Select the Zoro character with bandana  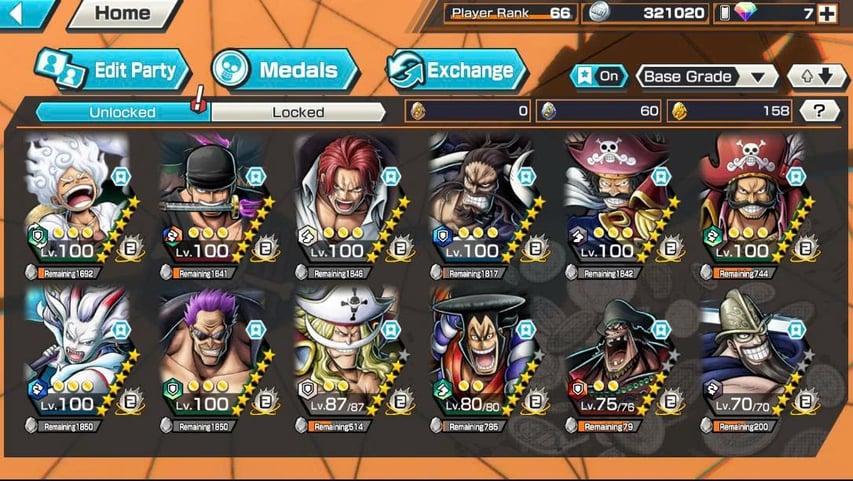(212, 200)
